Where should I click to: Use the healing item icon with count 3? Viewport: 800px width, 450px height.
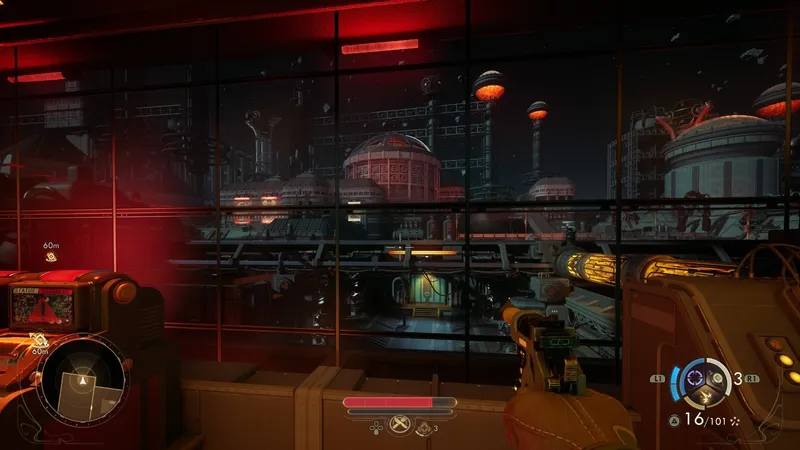coord(425,427)
